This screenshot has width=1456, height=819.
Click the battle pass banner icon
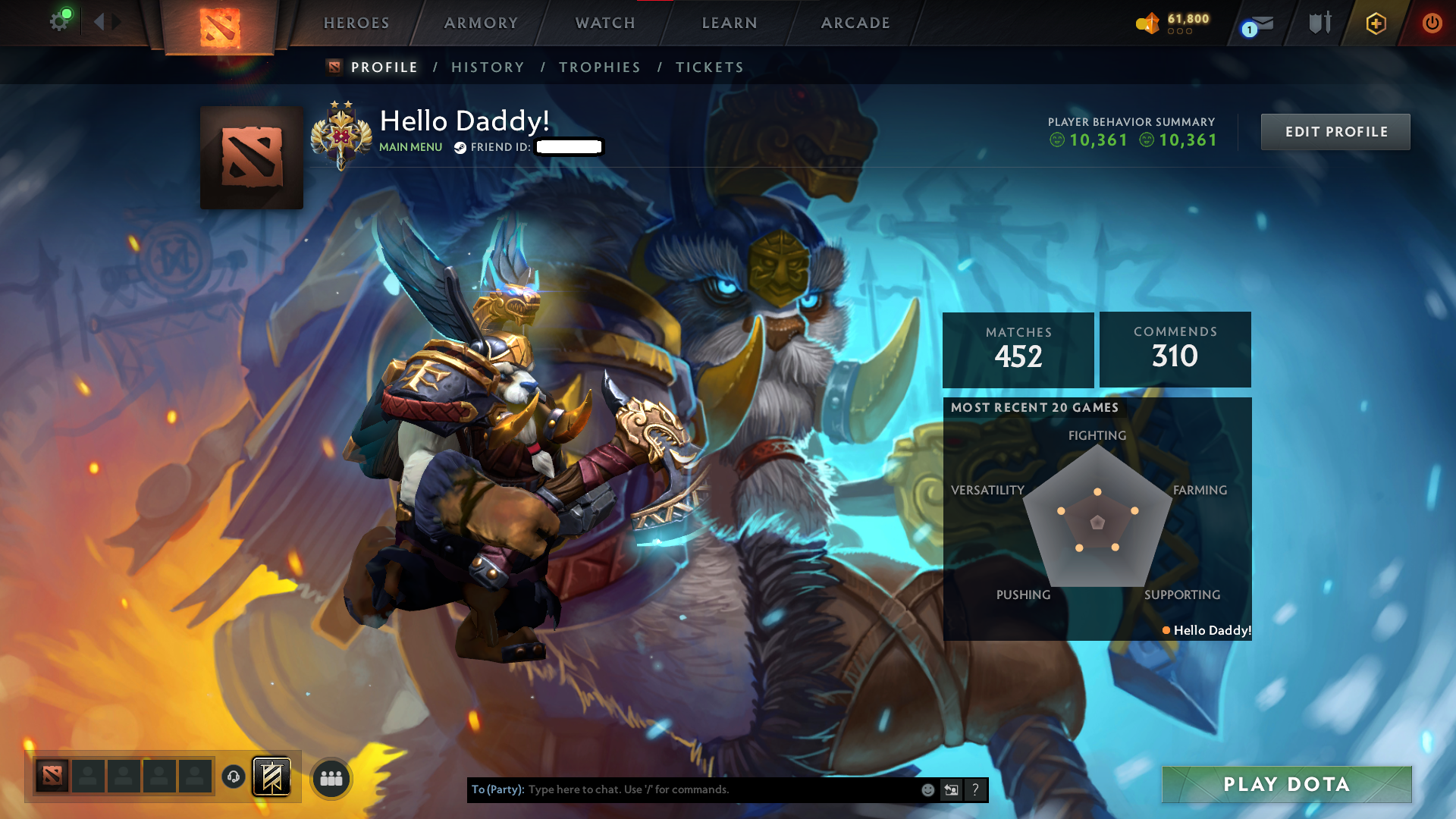pyautogui.click(x=271, y=776)
